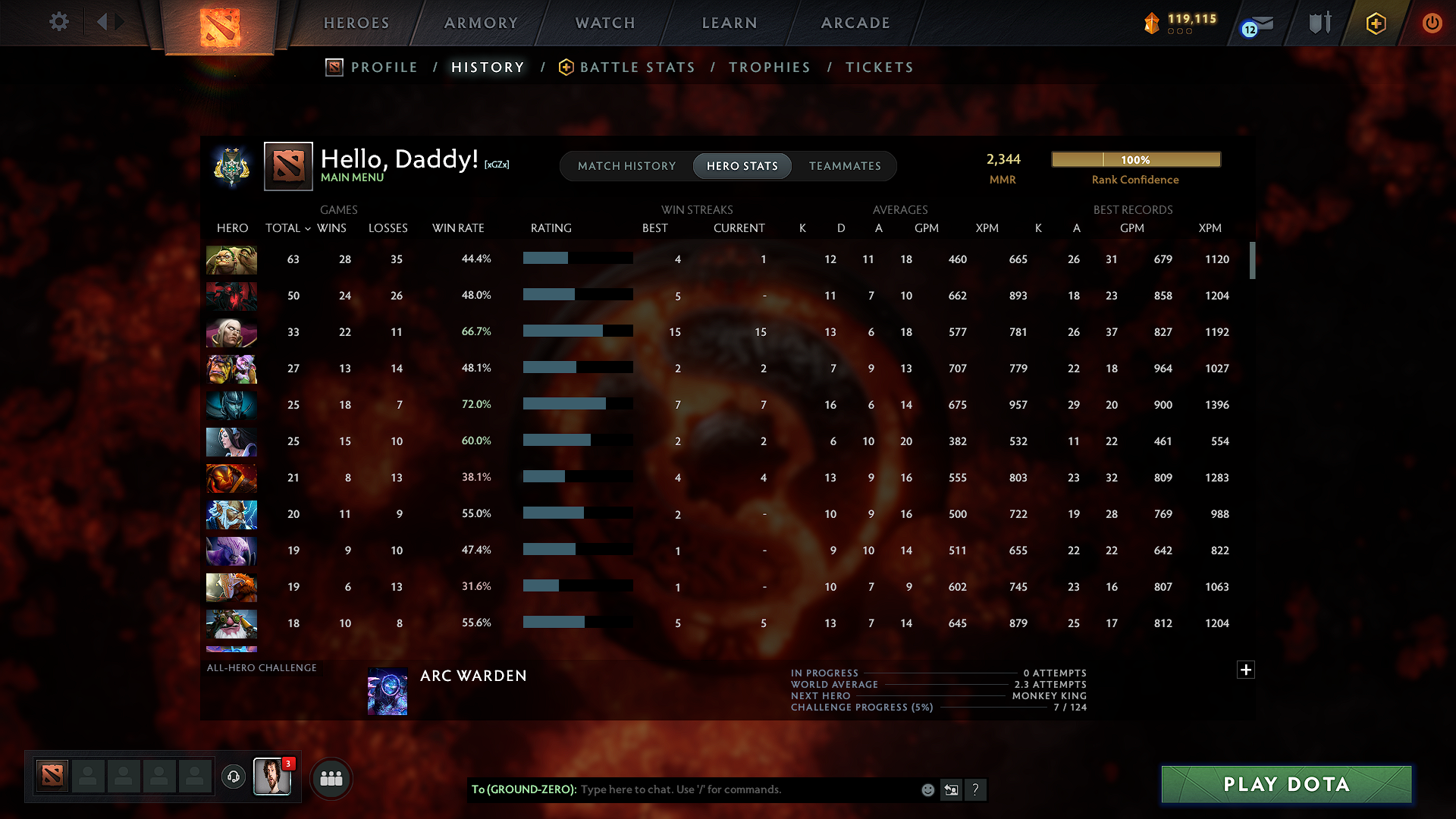Open the Dota Plus subscription page
1456x819 pixels.
point(1376,23)
